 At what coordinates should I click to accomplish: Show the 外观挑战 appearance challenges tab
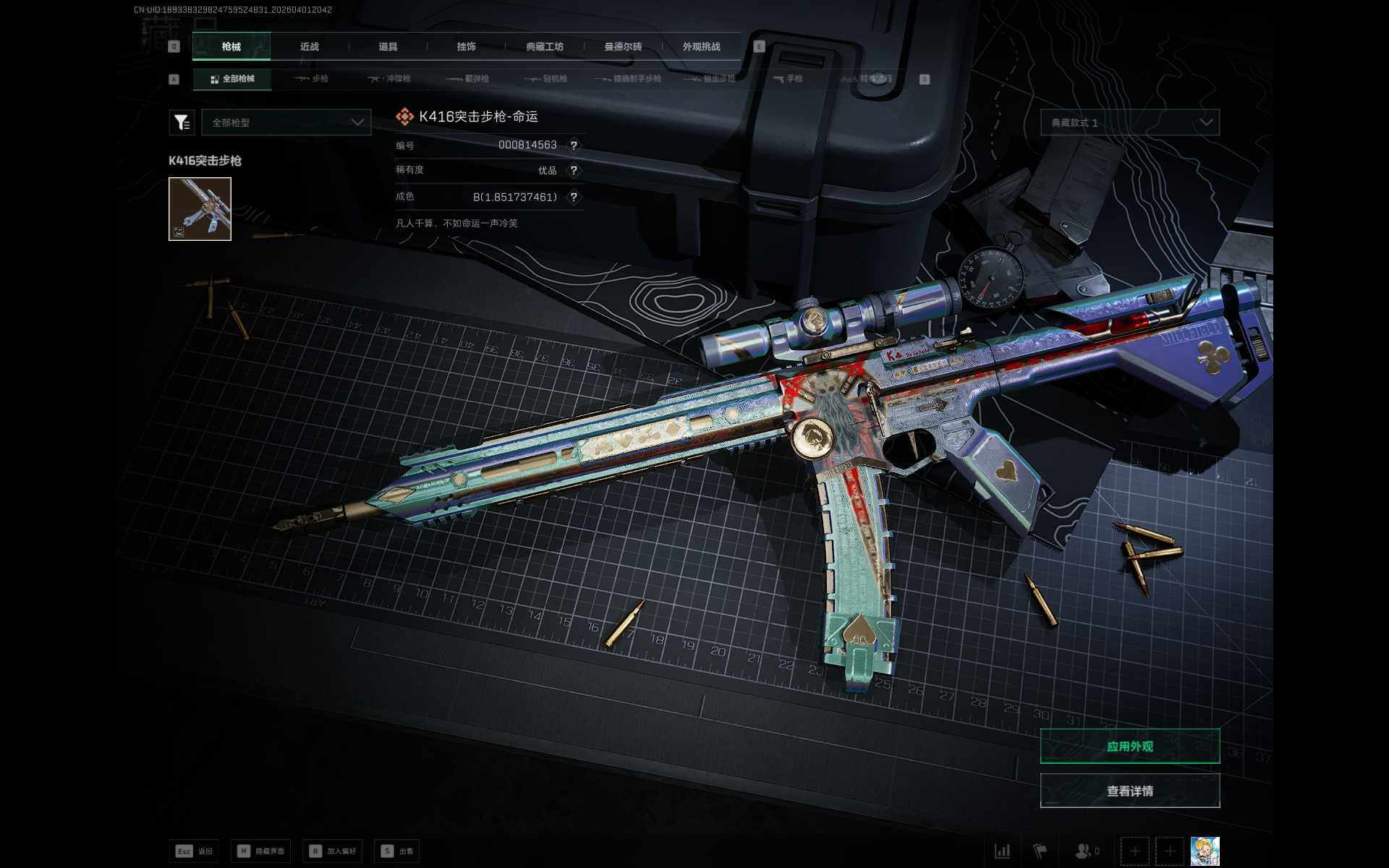pos(701,46)
